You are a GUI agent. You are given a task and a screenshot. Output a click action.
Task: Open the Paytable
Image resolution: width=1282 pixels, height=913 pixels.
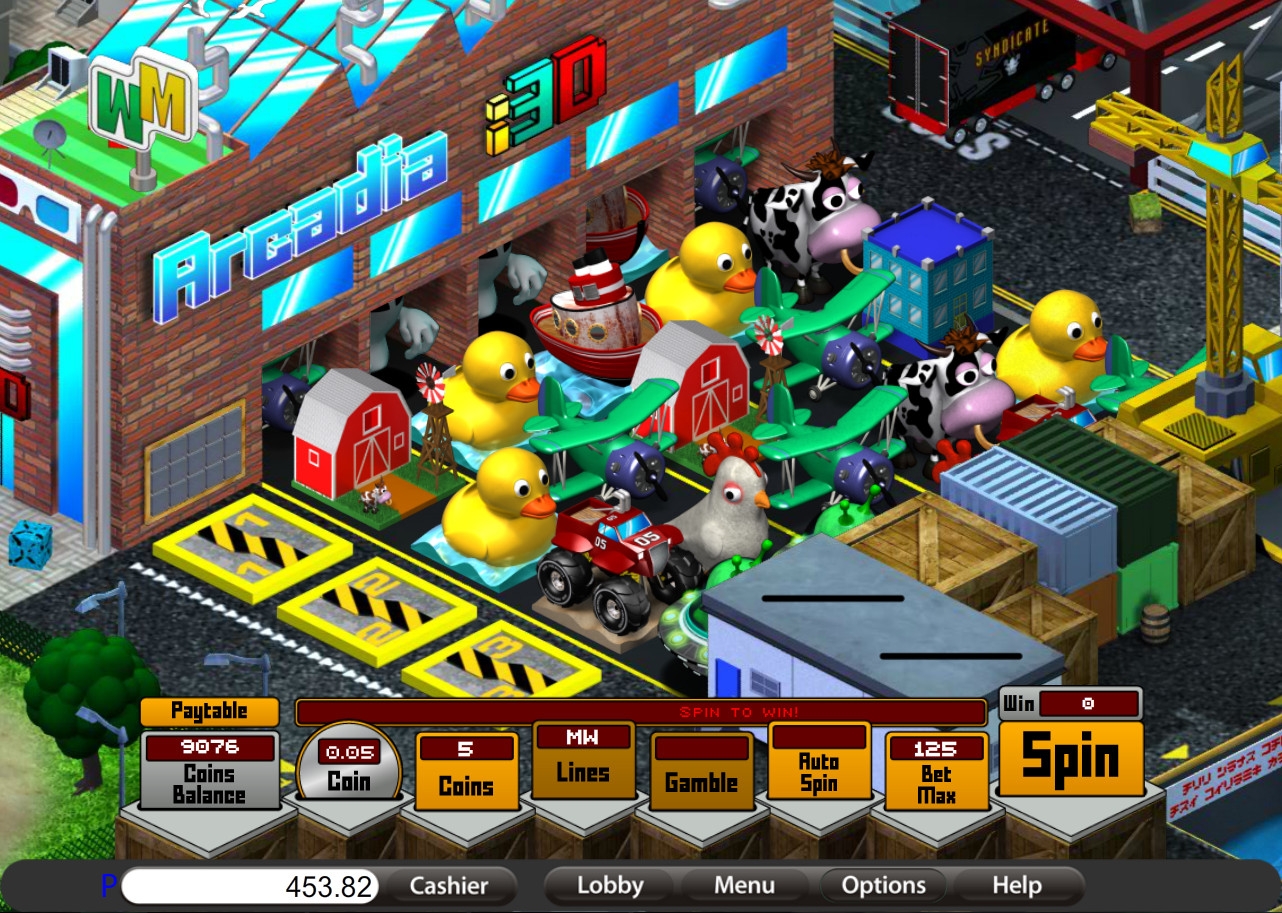coord(209,711)
